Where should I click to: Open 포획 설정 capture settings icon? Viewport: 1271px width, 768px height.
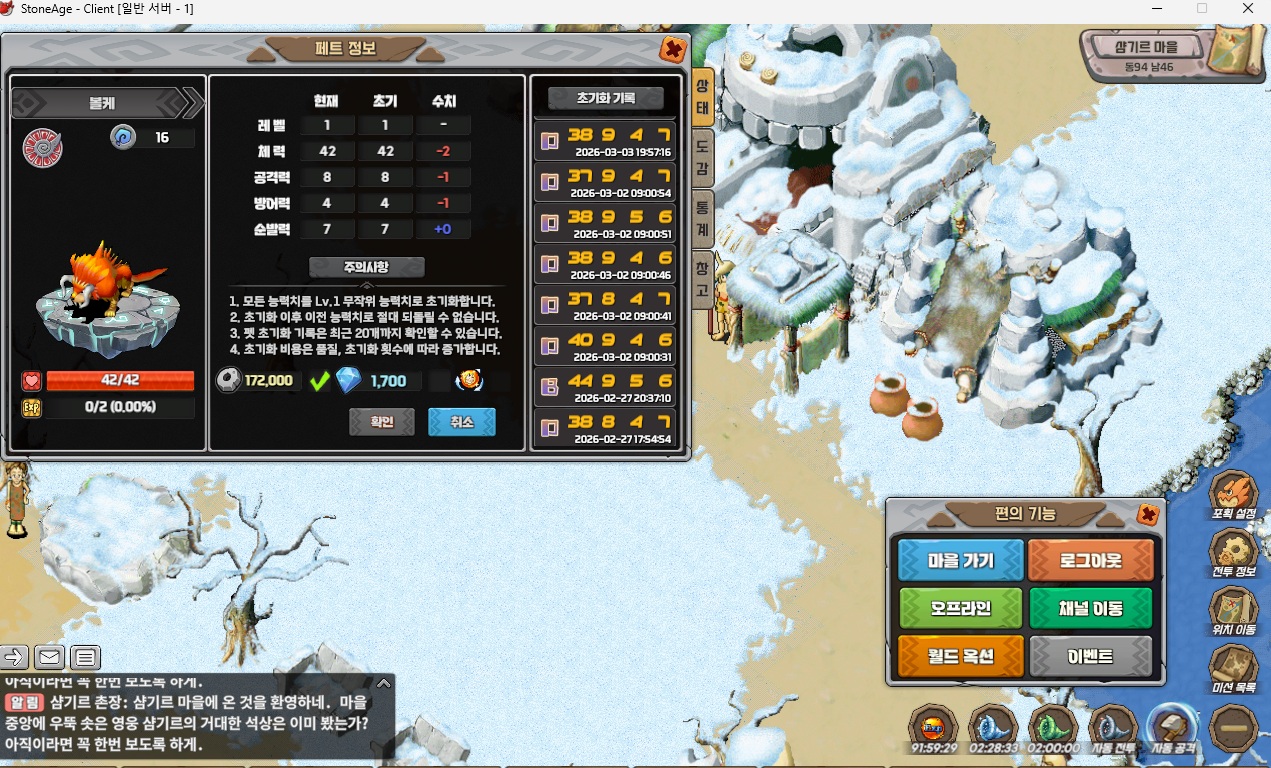(x=1233, y=495)
